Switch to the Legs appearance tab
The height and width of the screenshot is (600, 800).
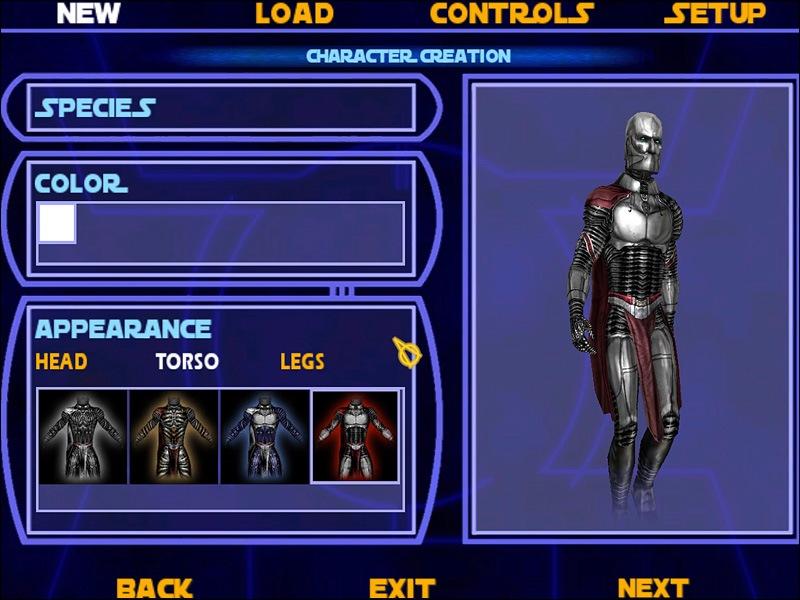(302, 361)
